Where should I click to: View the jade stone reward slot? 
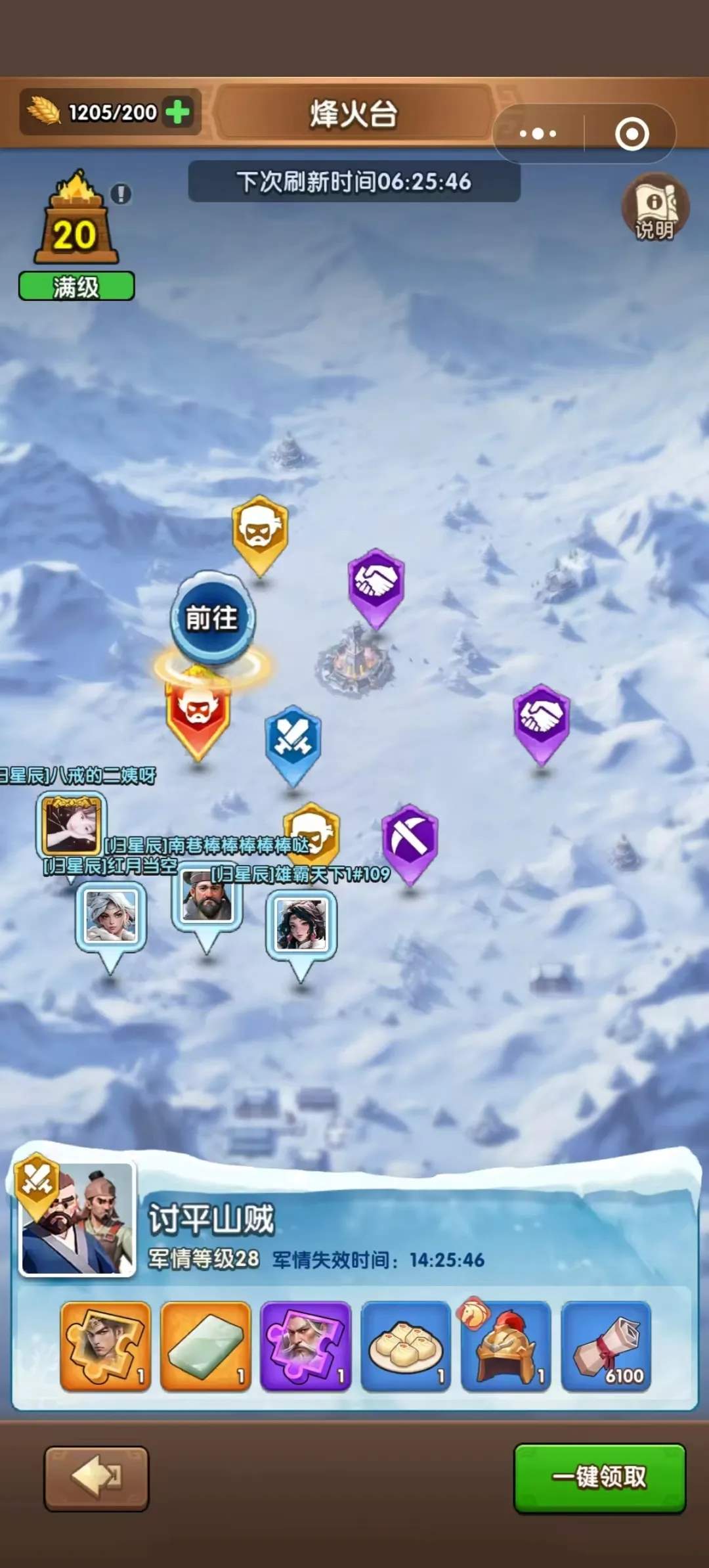[x=206, y=1346]
